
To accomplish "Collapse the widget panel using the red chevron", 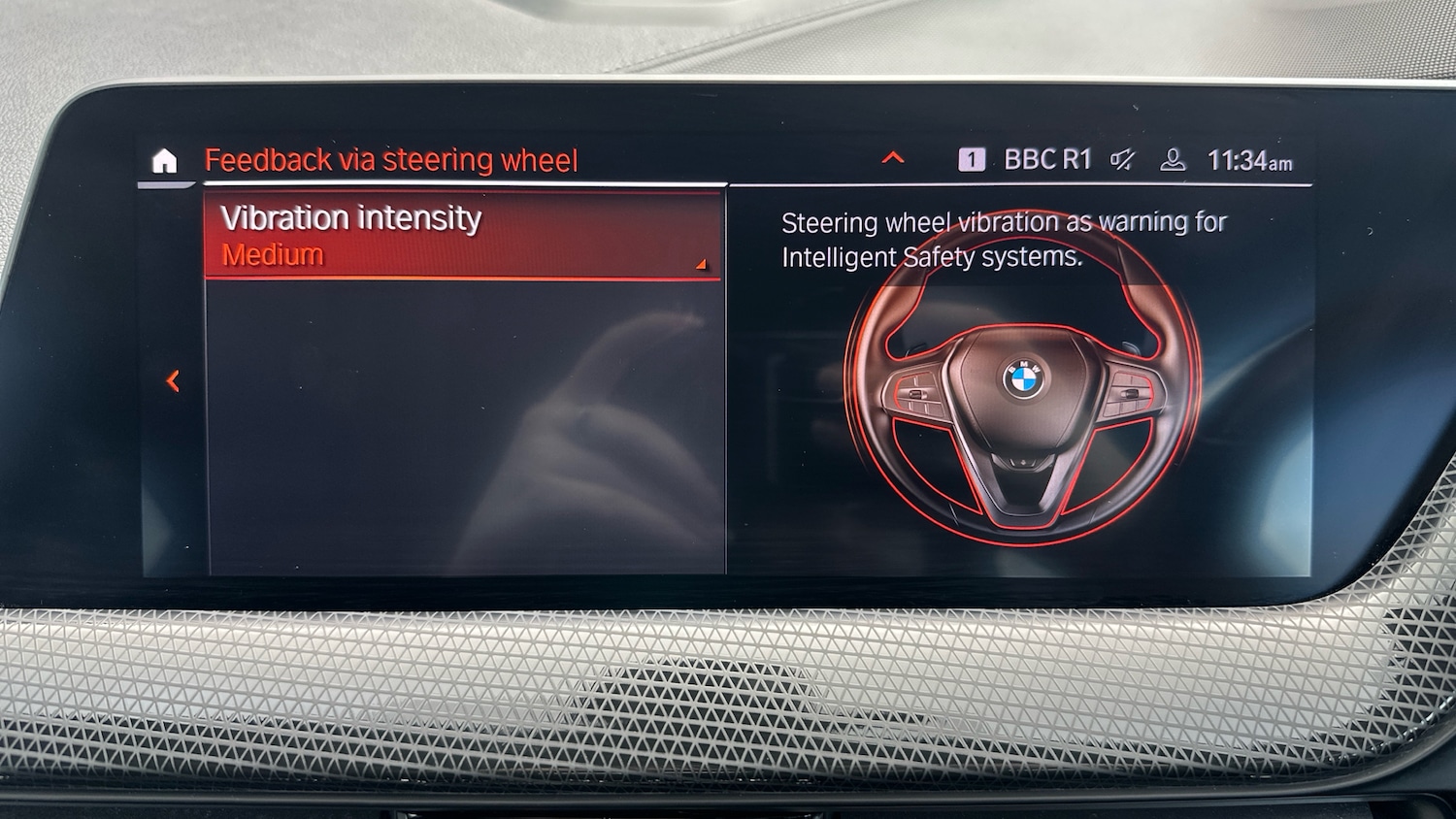I will pyautogui.click(x=892, y=158).
